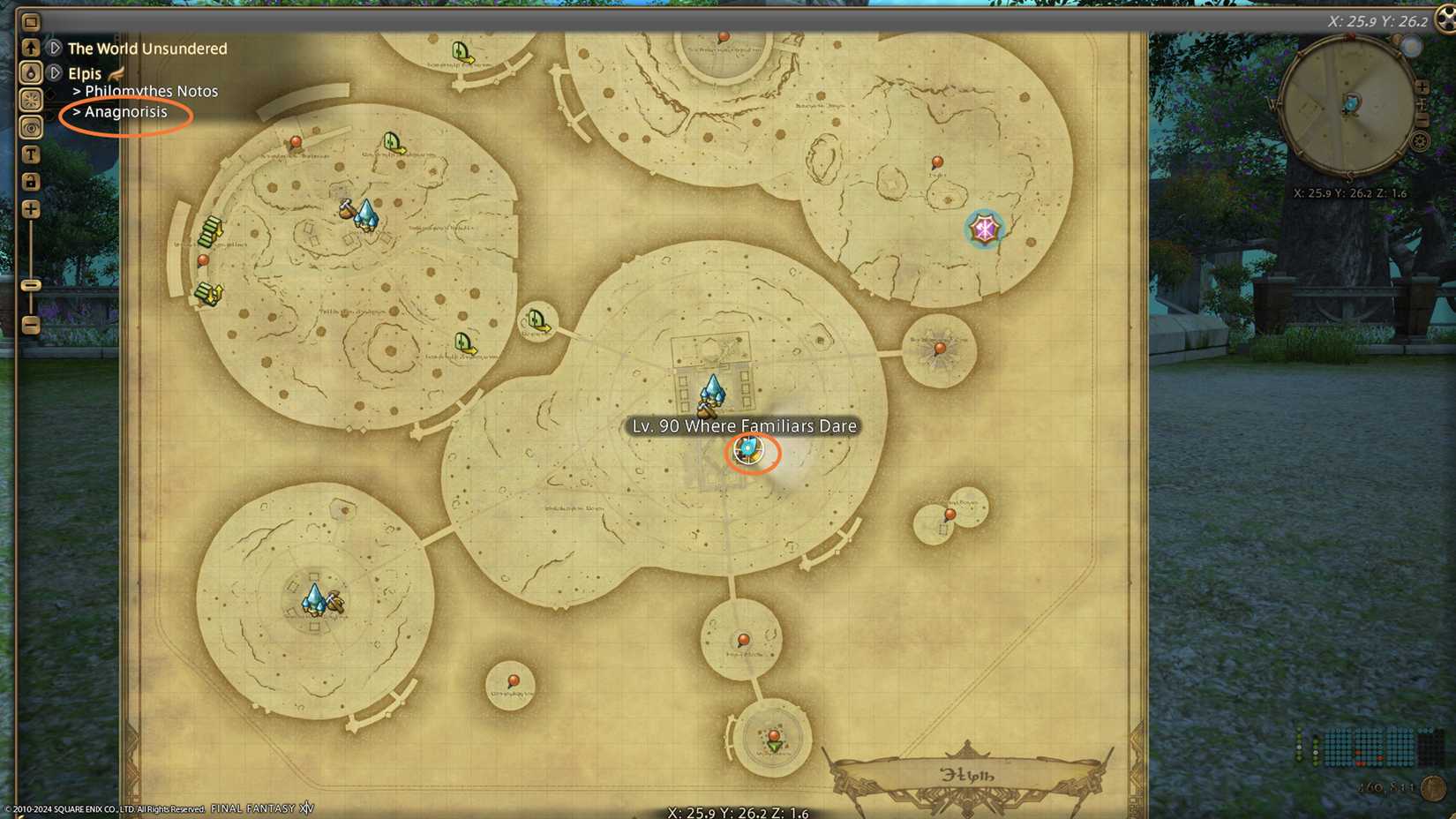Click the target icon to center on player
Screen dimensions: 1456x819
[x=31, y=128]
